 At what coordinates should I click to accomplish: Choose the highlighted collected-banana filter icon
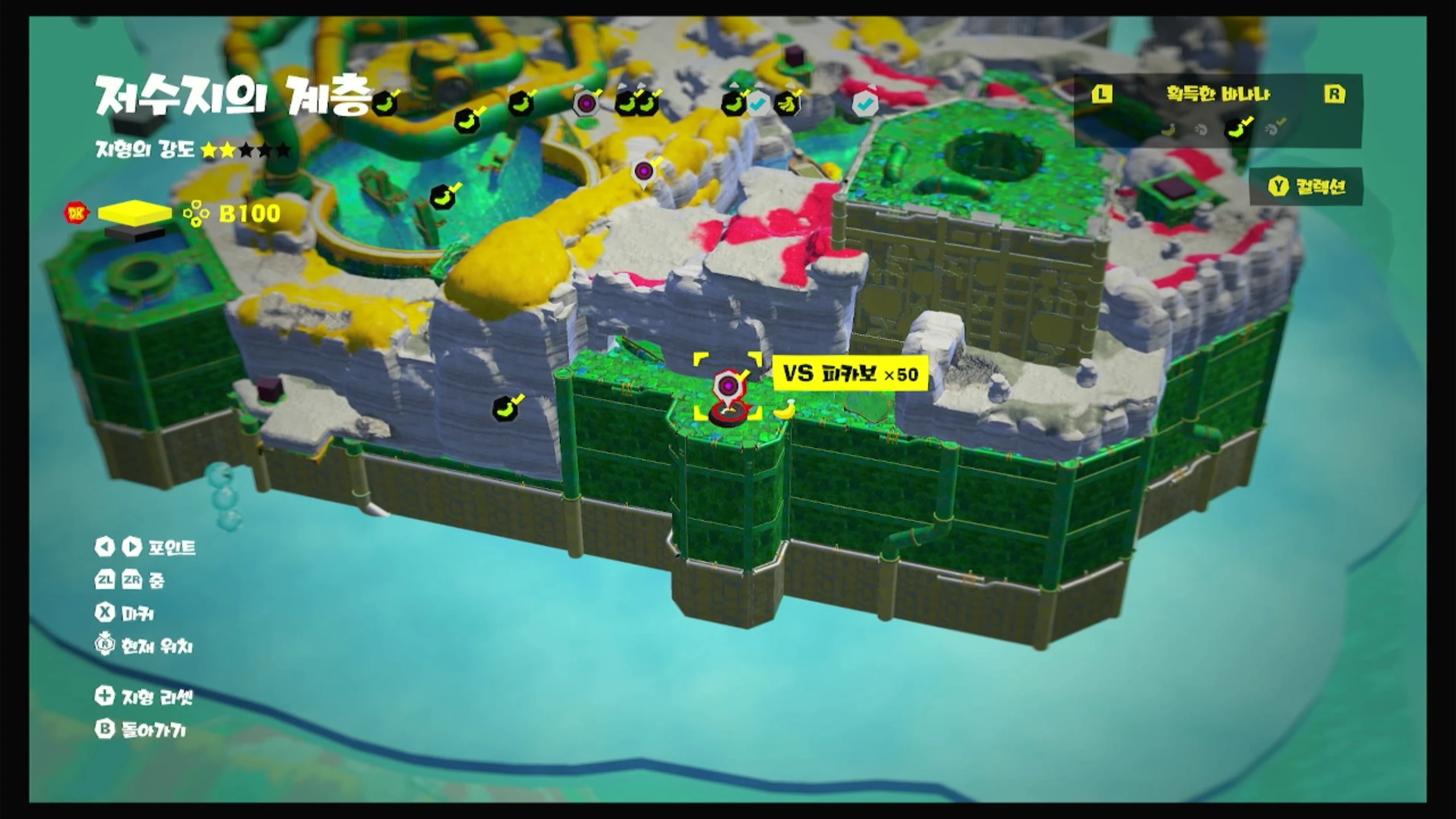pos(1236,129)
